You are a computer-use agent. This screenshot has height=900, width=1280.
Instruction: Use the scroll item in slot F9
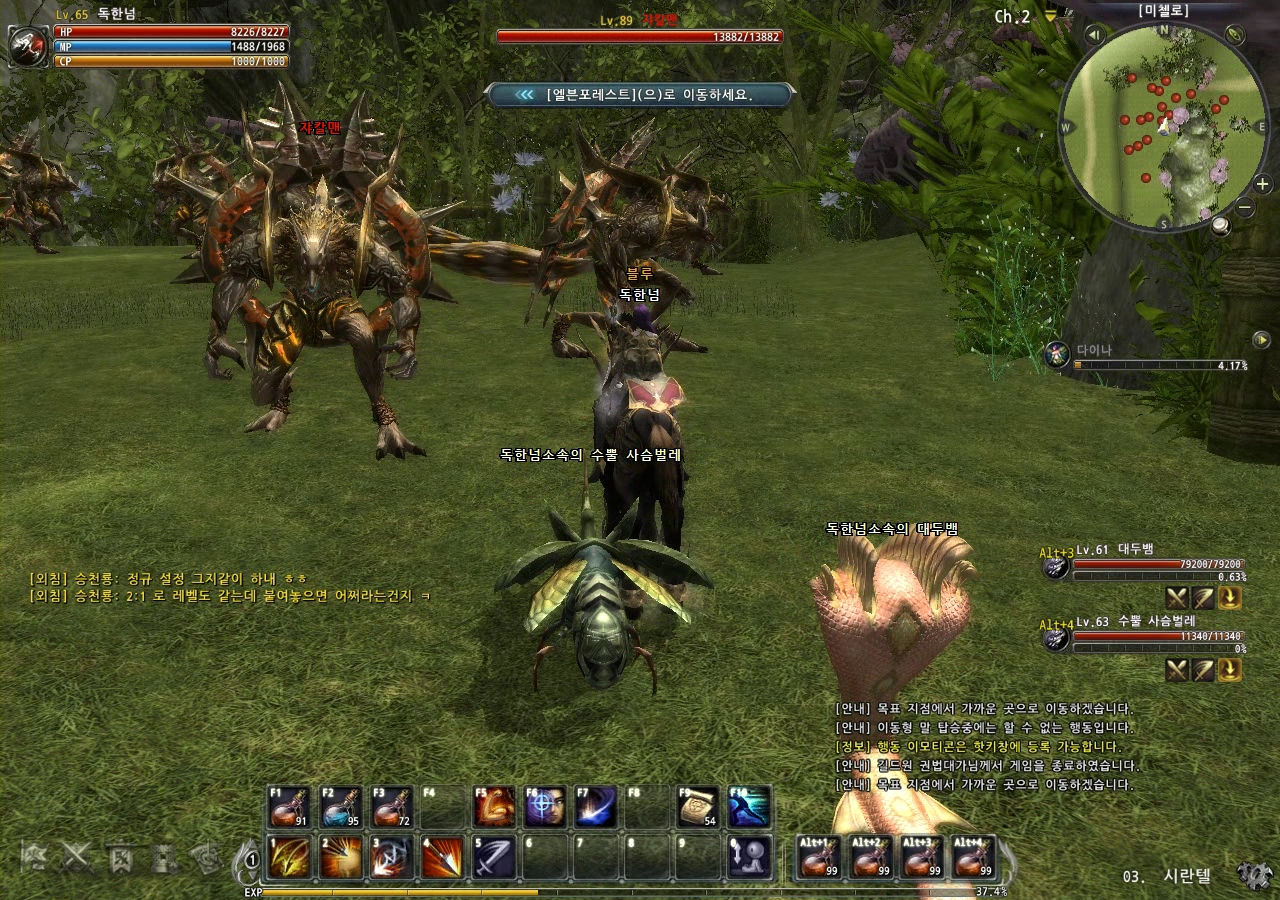(x=698, y=807)
